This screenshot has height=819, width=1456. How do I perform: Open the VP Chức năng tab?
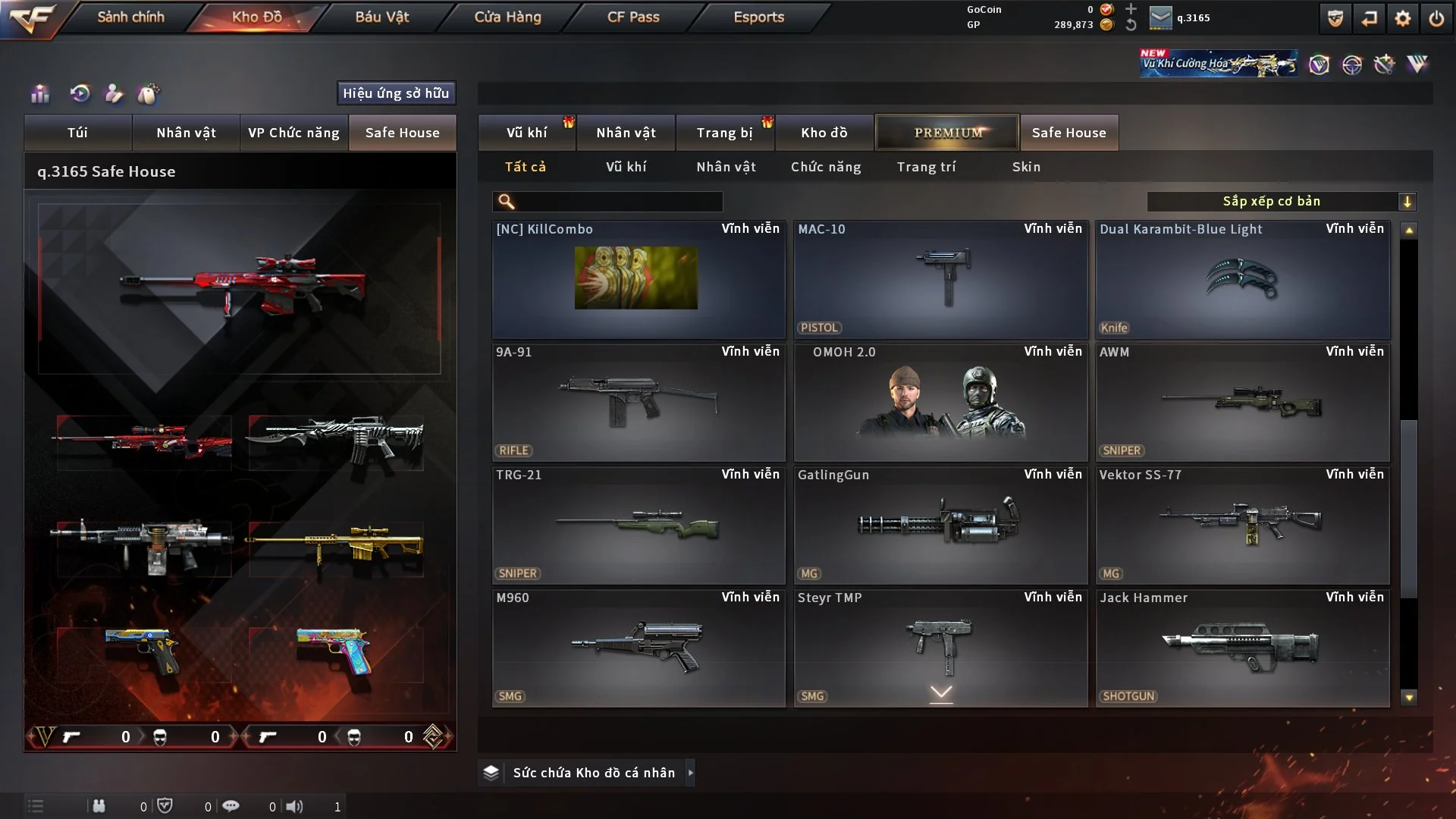pyautogui.click(x=293, y=133)
